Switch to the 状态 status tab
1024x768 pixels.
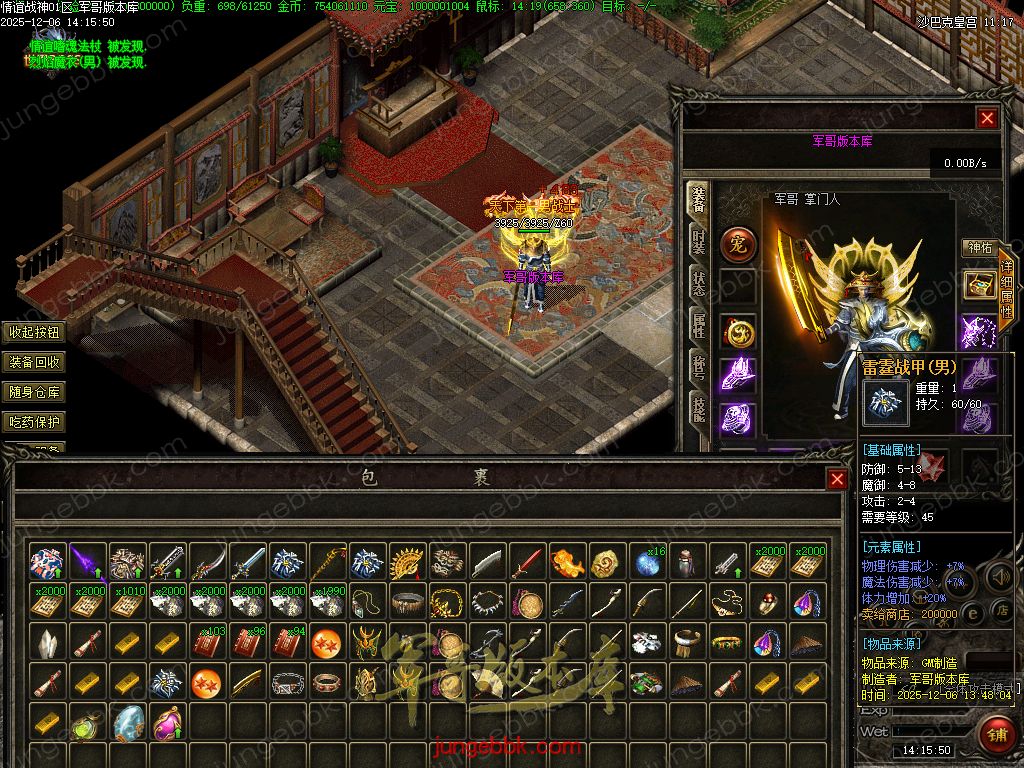(699, 283)
